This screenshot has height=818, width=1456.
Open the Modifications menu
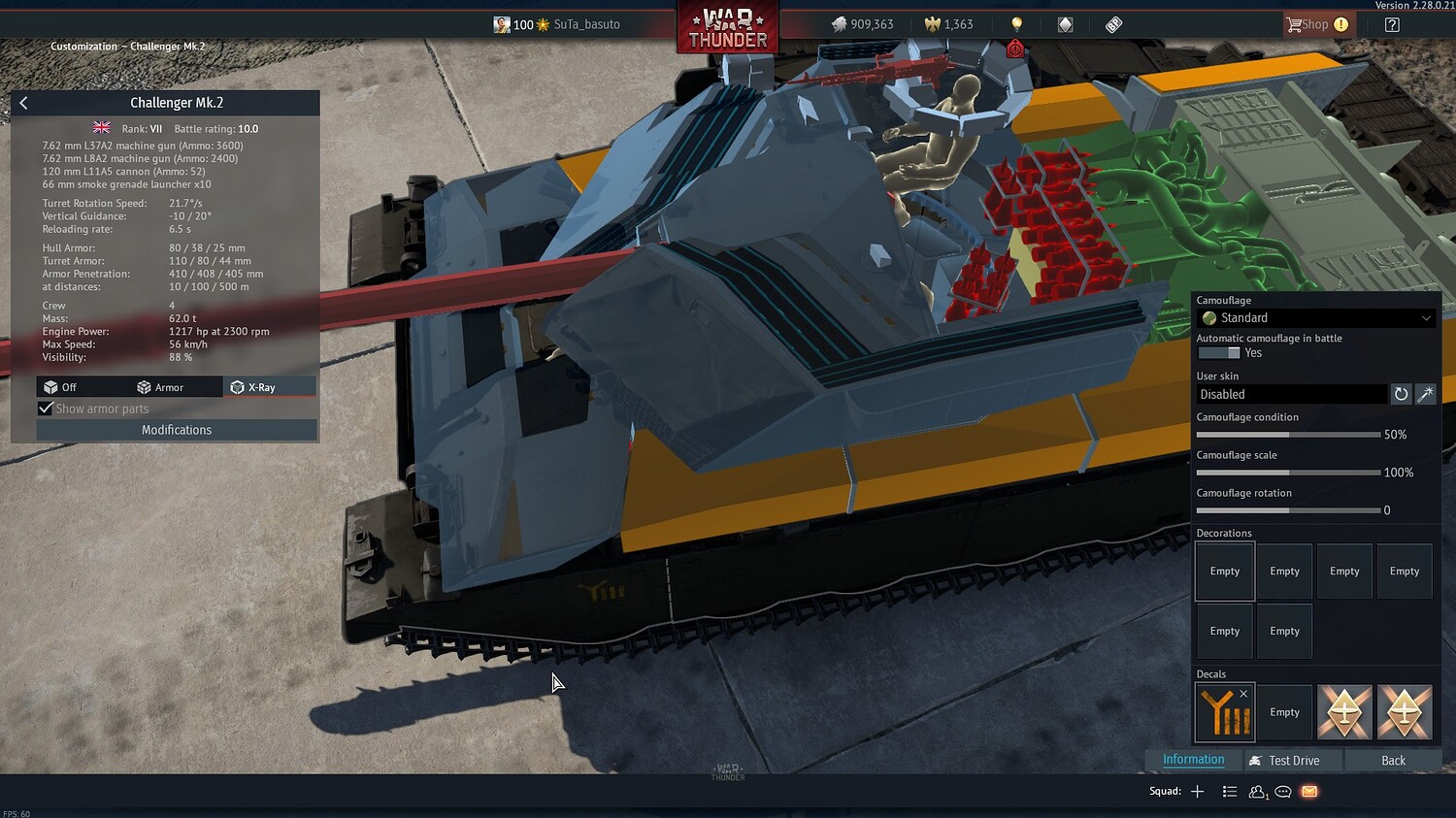pos(176,429)
